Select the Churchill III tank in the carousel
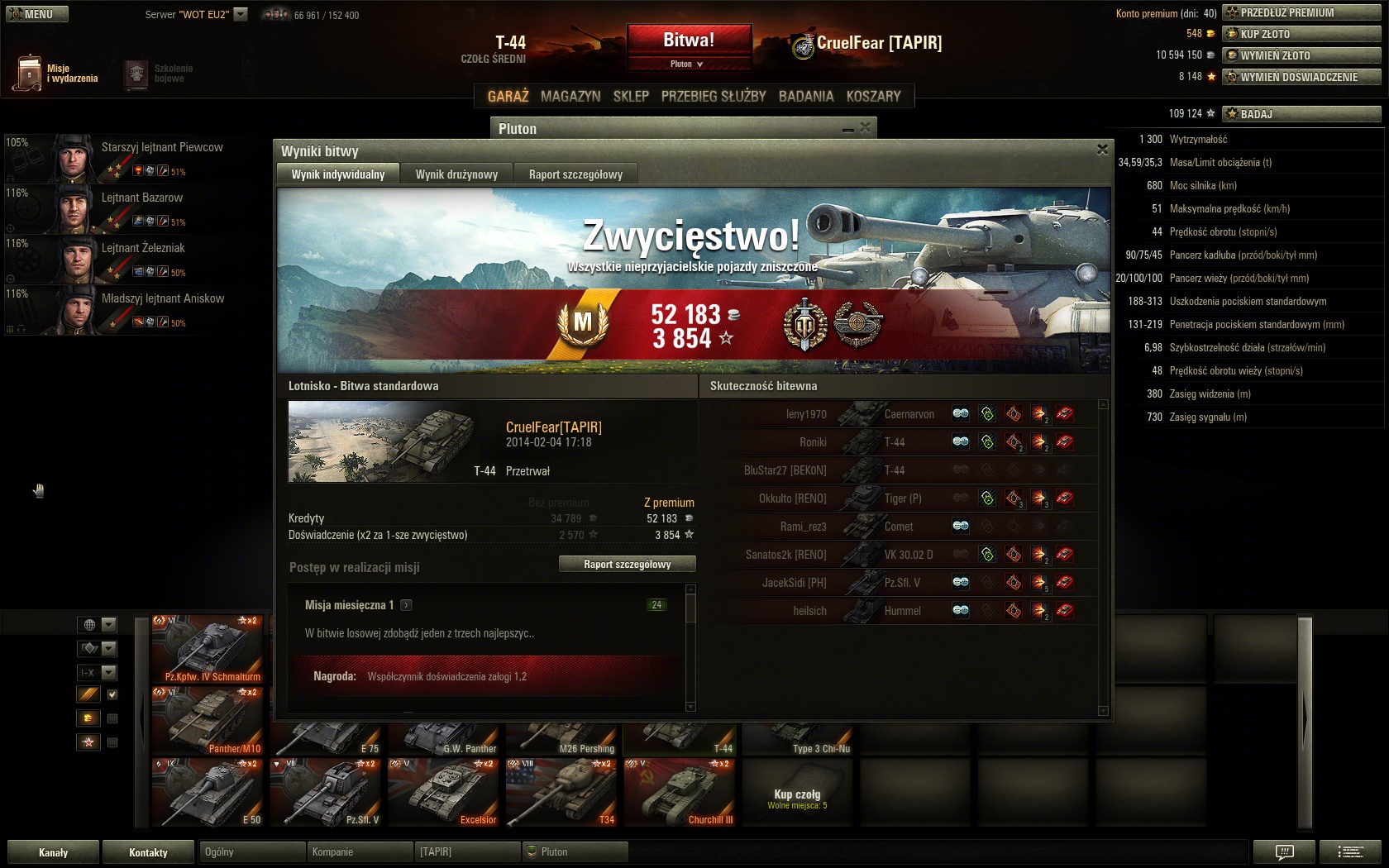Image resolution: width=1389 pixels, height=868 pixels. 680,792
